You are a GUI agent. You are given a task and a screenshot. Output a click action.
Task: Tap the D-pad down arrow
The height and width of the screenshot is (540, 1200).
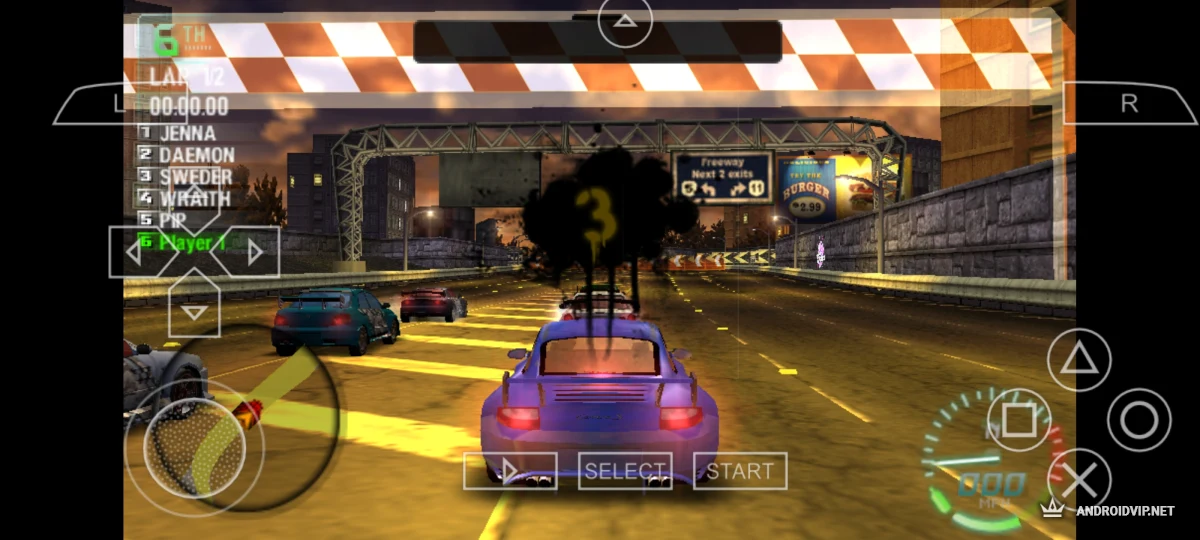195,308
